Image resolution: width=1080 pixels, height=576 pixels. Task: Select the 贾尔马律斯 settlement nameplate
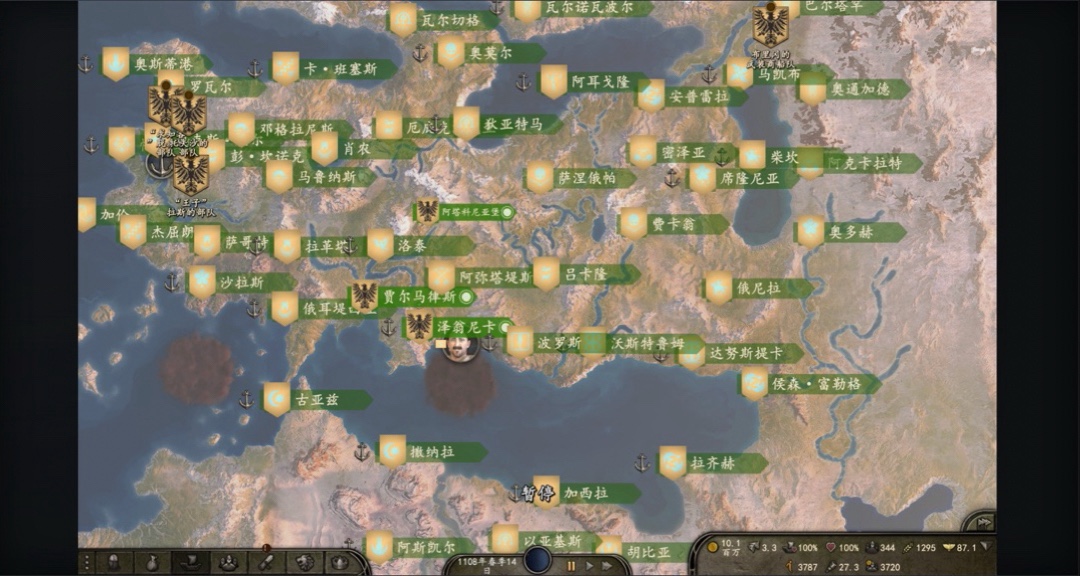click(418, 297)
